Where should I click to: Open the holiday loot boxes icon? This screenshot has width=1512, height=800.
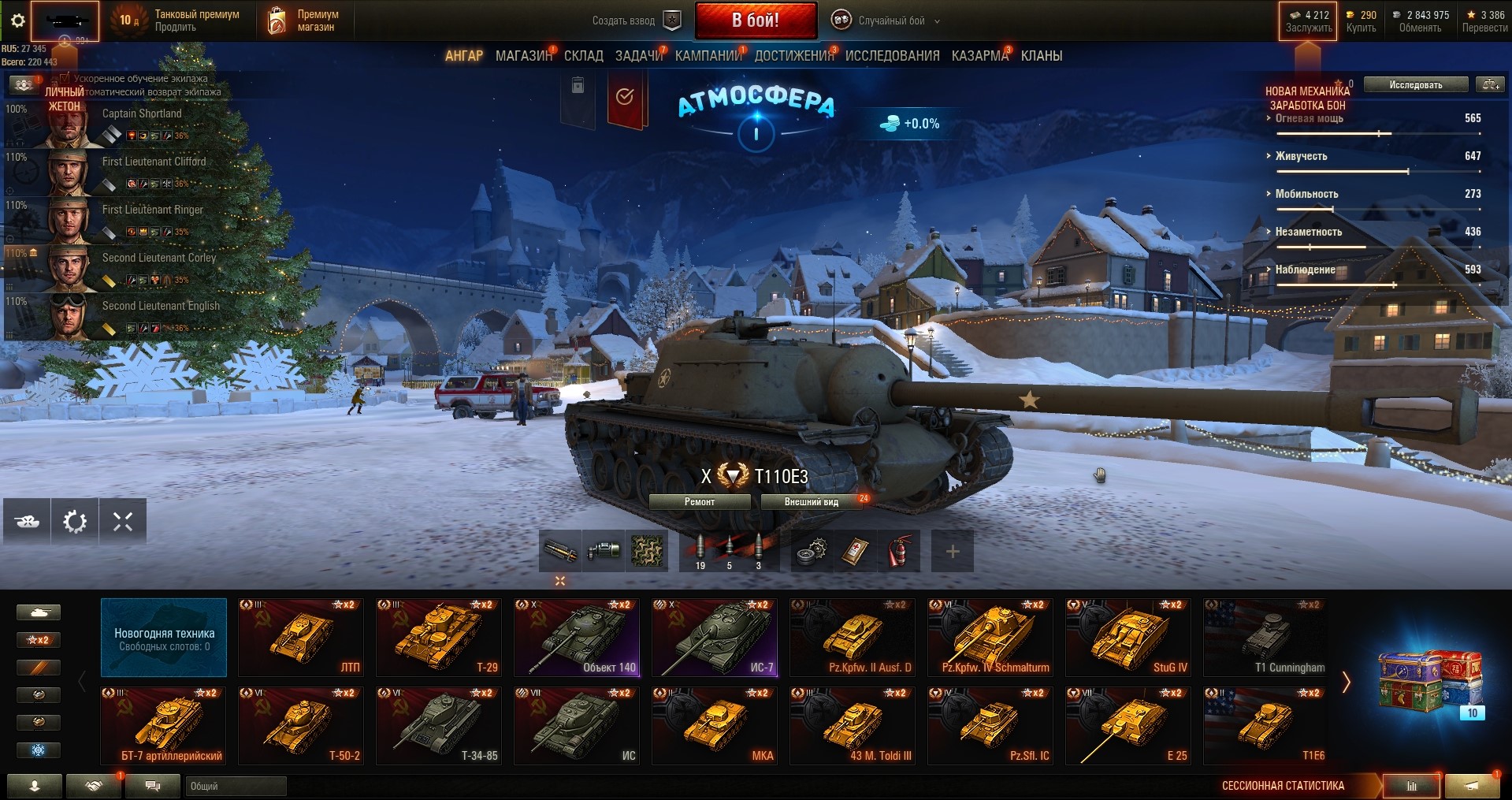tap(1430, 679)
